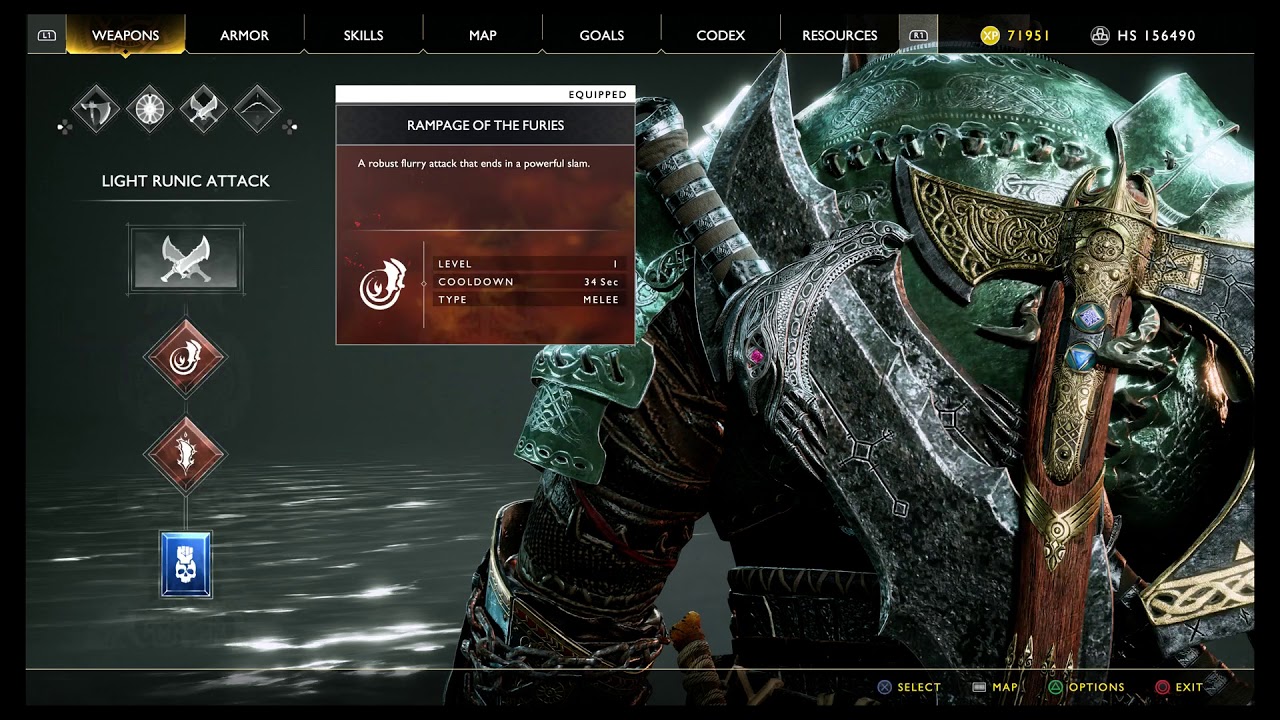
Task: Select the Rampage of the Furies rune
Action: pyautogui.click(x=185, y=357)
